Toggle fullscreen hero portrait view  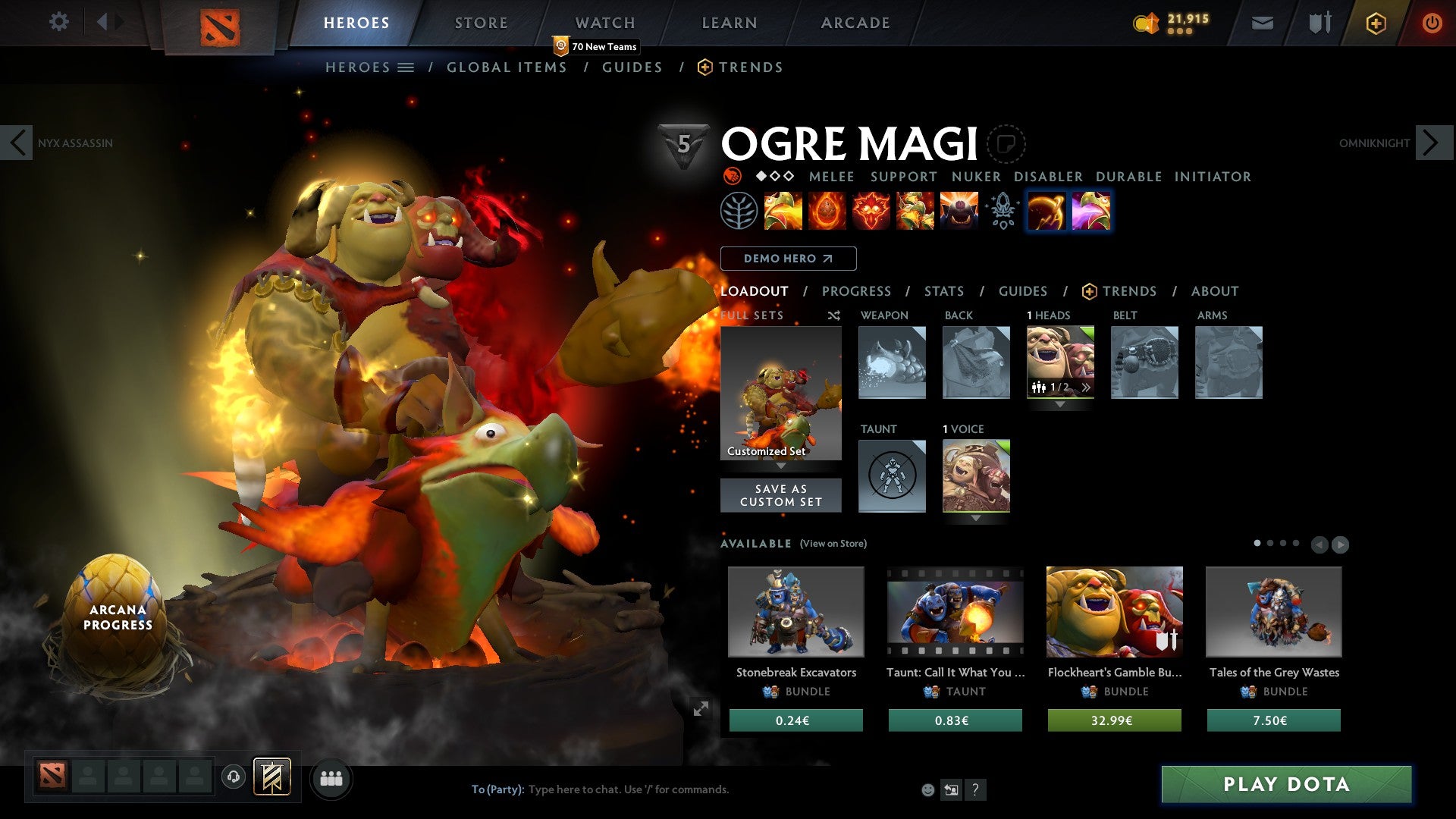tap(701, 709)
